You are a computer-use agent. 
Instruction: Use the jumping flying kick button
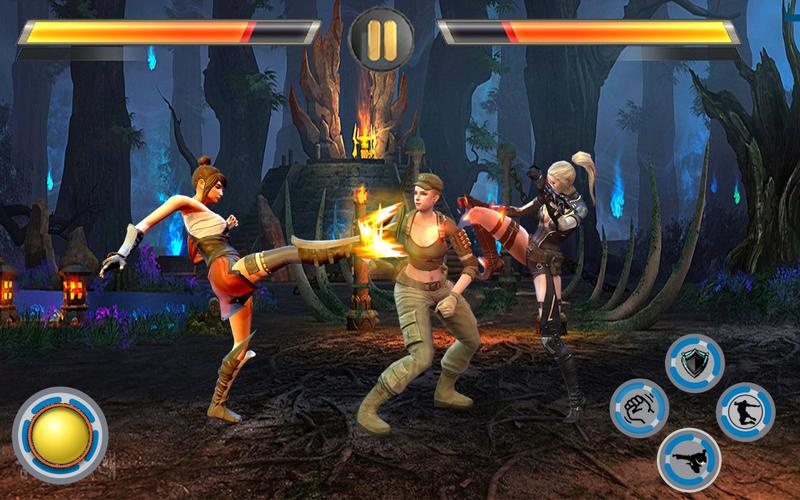(x=745, y=411)
